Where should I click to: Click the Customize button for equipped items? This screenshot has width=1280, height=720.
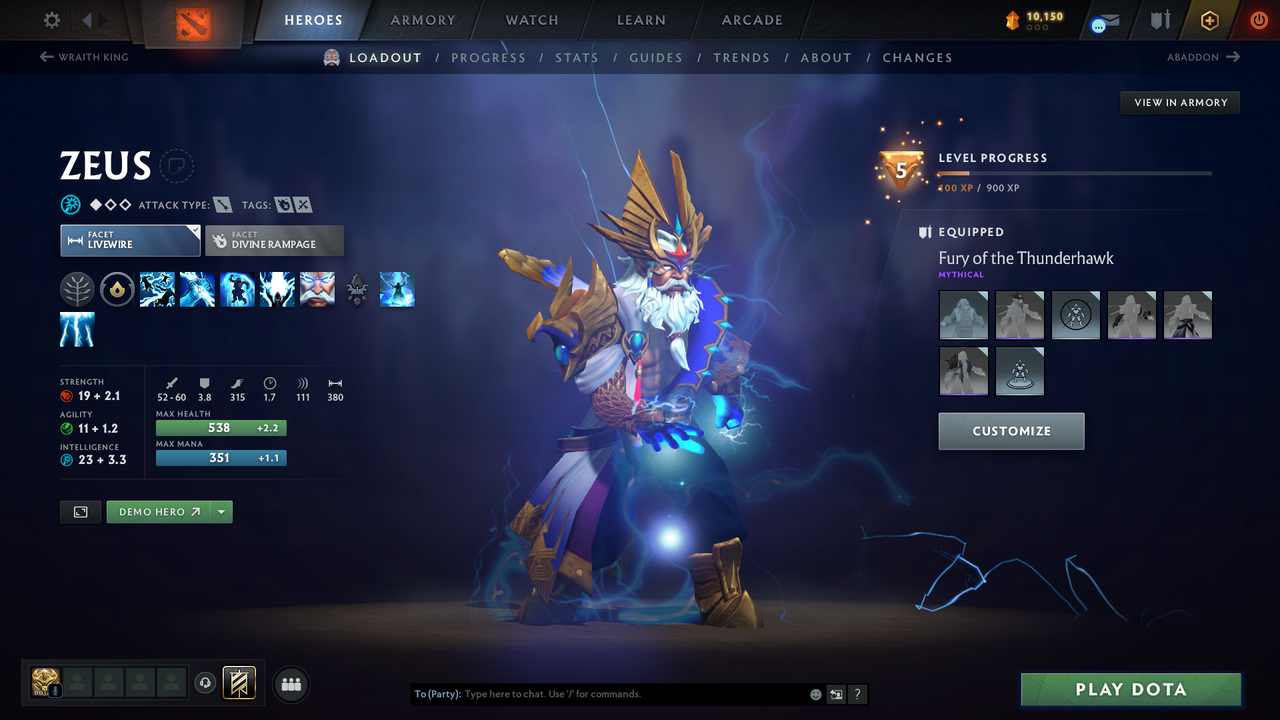pyautogui.click(x=1011, y=431)
